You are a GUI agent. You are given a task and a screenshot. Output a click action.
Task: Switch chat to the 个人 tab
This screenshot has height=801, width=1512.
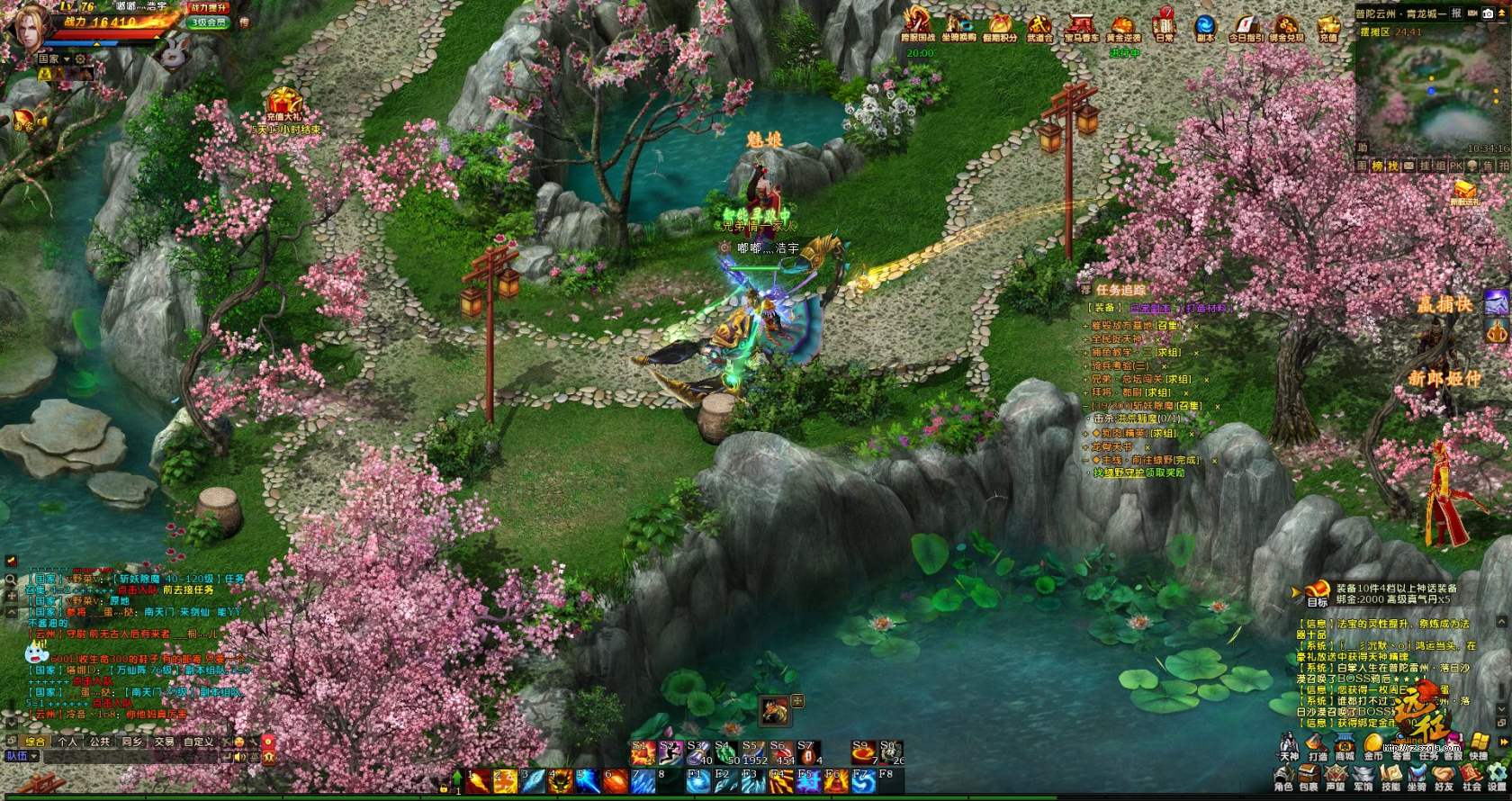(67, 742)
